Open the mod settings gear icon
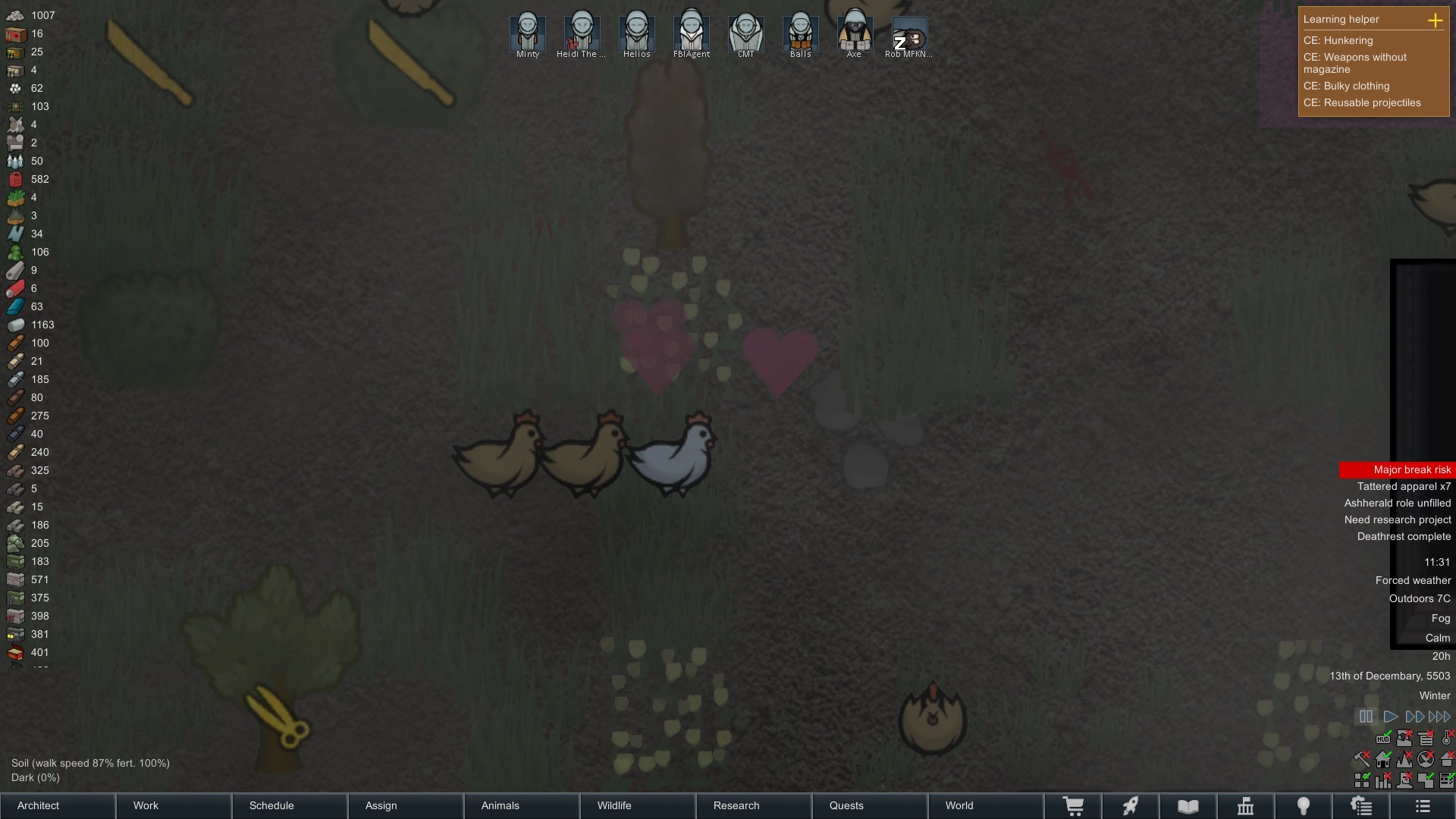Viewport: 1456px width, 819px height. click(1361, 806)
